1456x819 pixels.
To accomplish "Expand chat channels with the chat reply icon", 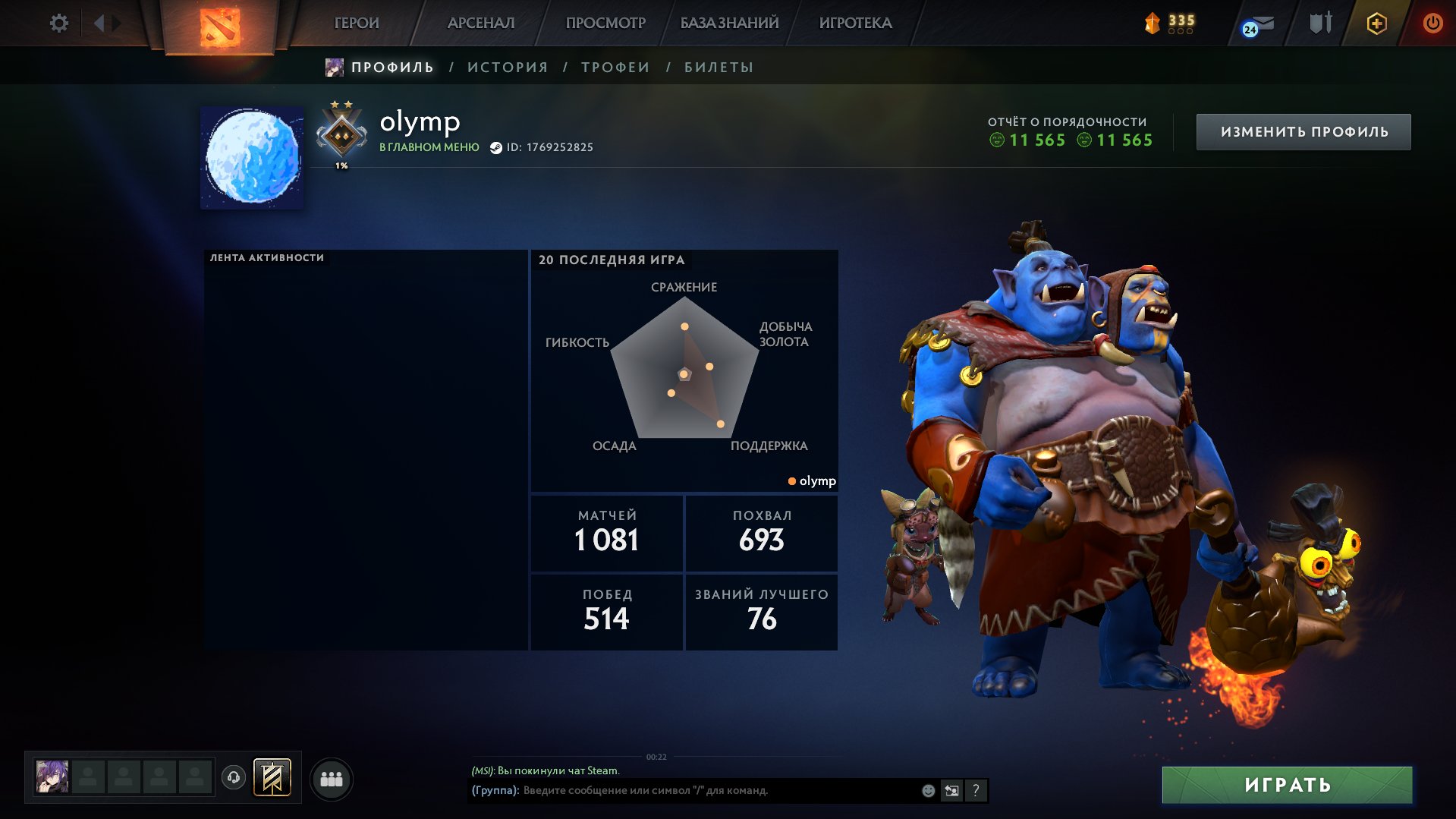I will tap(952, 790).
